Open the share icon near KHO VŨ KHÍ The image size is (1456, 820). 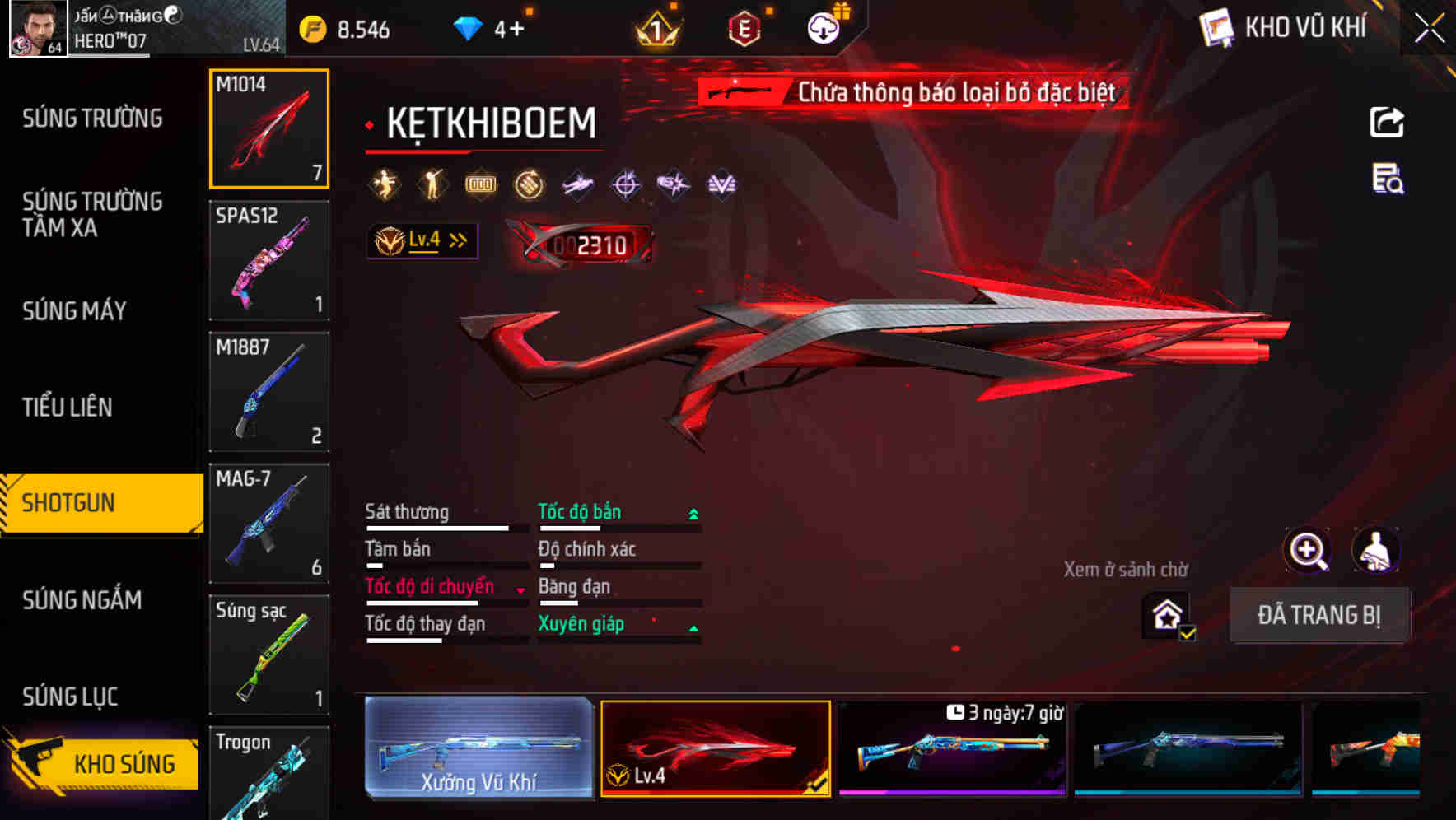[1387, 121]
